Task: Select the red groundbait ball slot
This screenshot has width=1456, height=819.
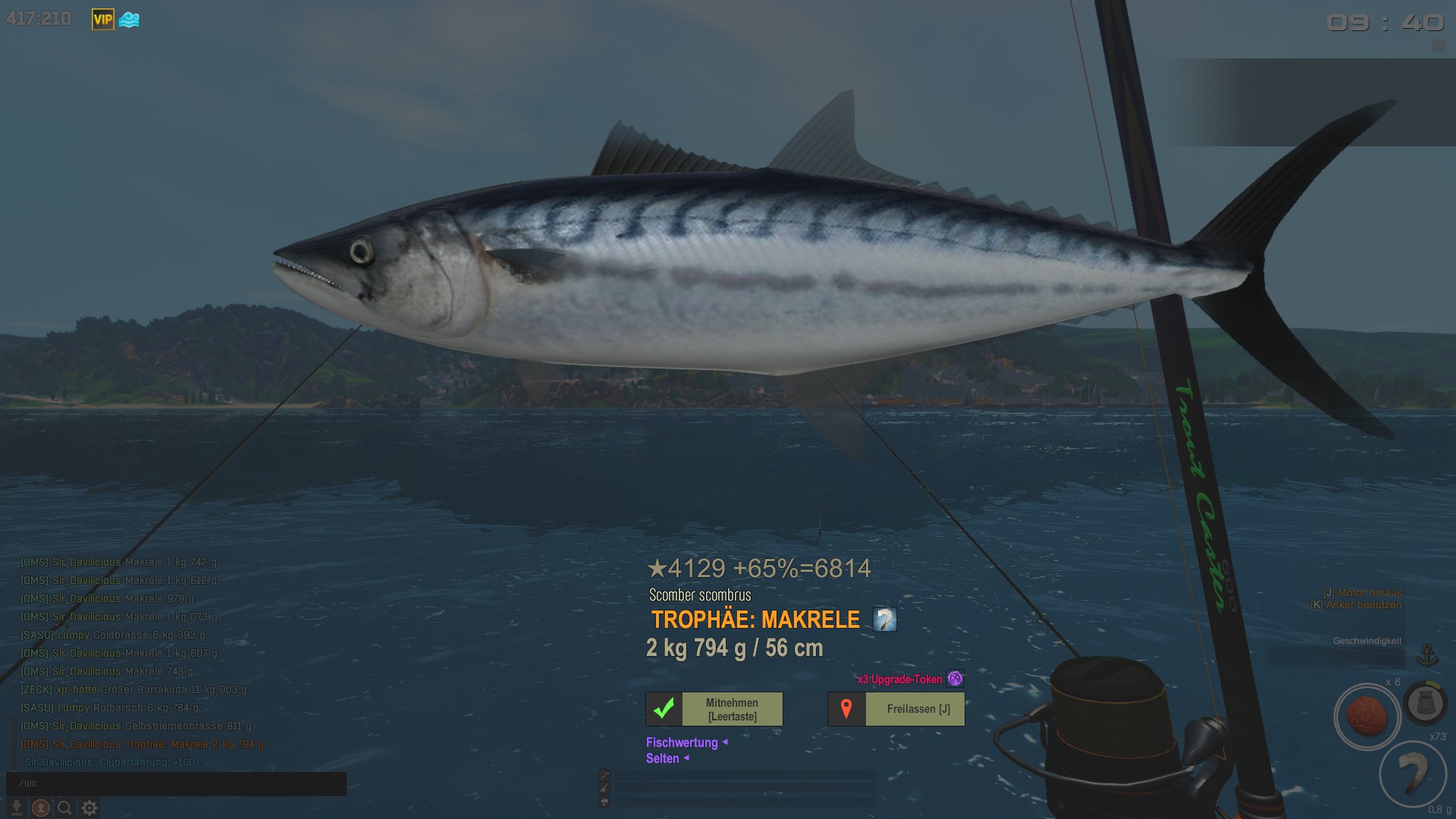Action: click(x=1367, y=716)
